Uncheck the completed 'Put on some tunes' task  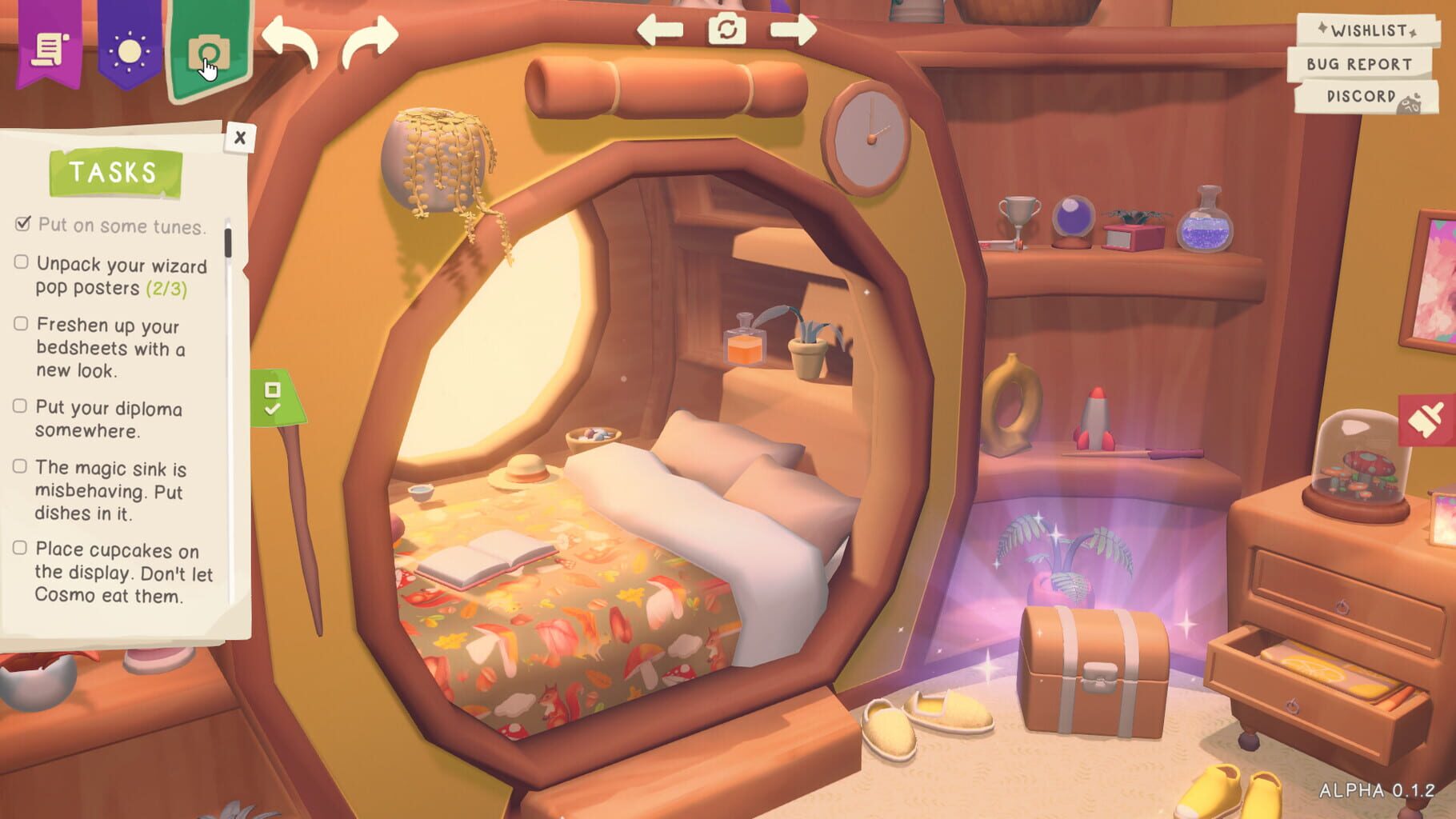click(x=24, y=224)
